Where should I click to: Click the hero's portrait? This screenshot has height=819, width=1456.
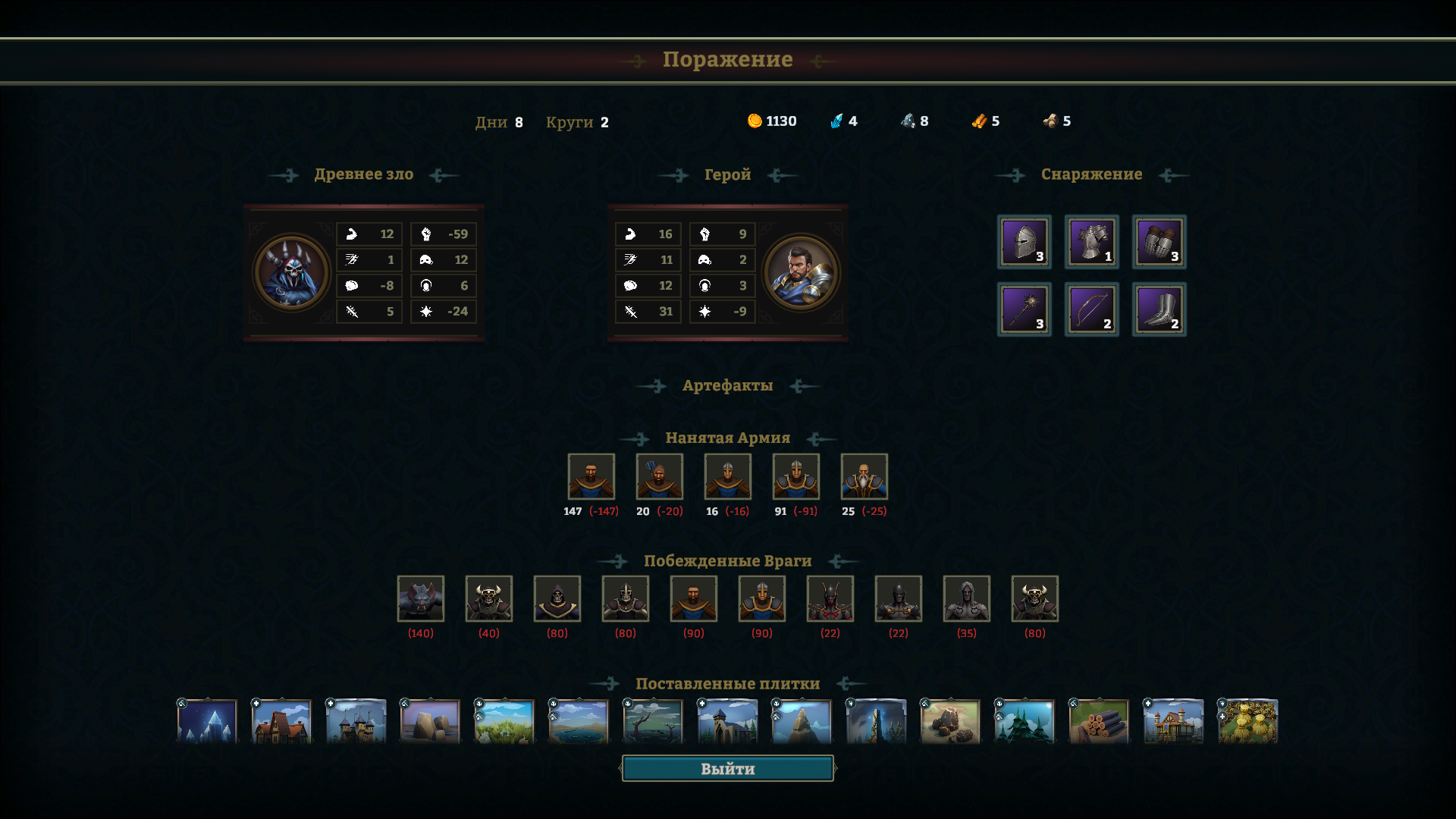[801, 273]
